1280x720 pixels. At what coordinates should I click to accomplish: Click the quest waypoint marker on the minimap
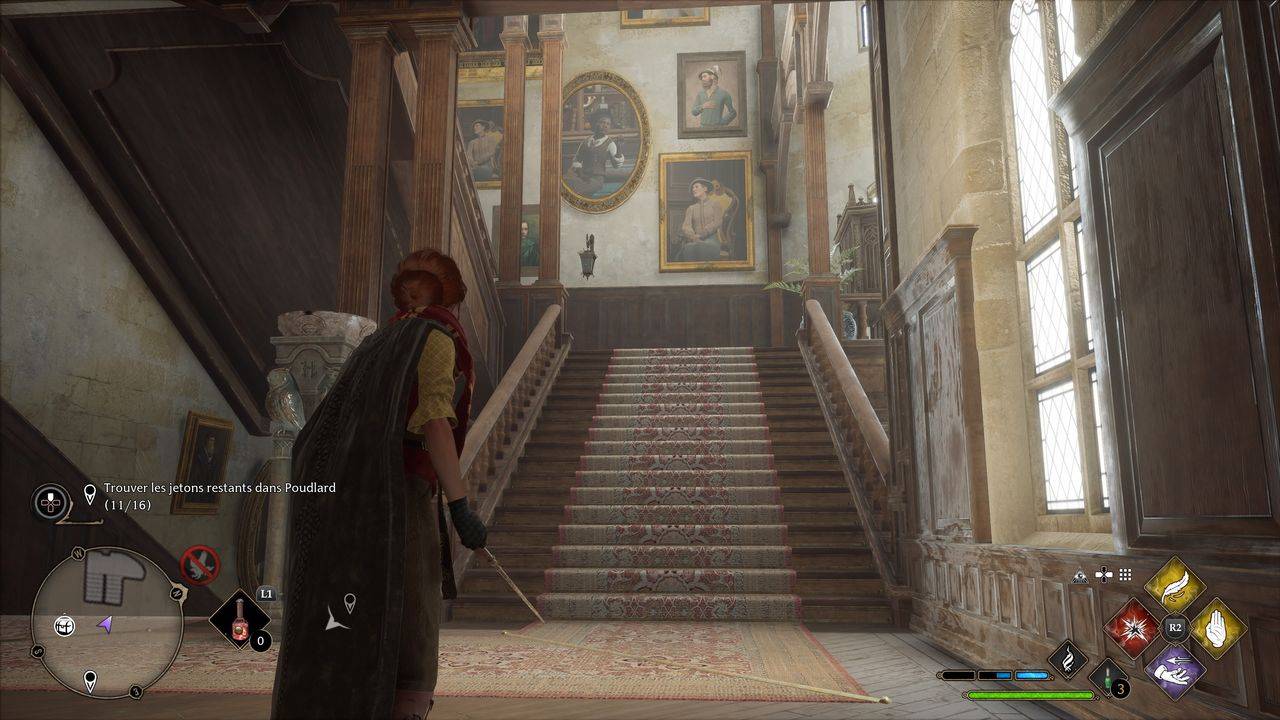[x=90, y=681]
